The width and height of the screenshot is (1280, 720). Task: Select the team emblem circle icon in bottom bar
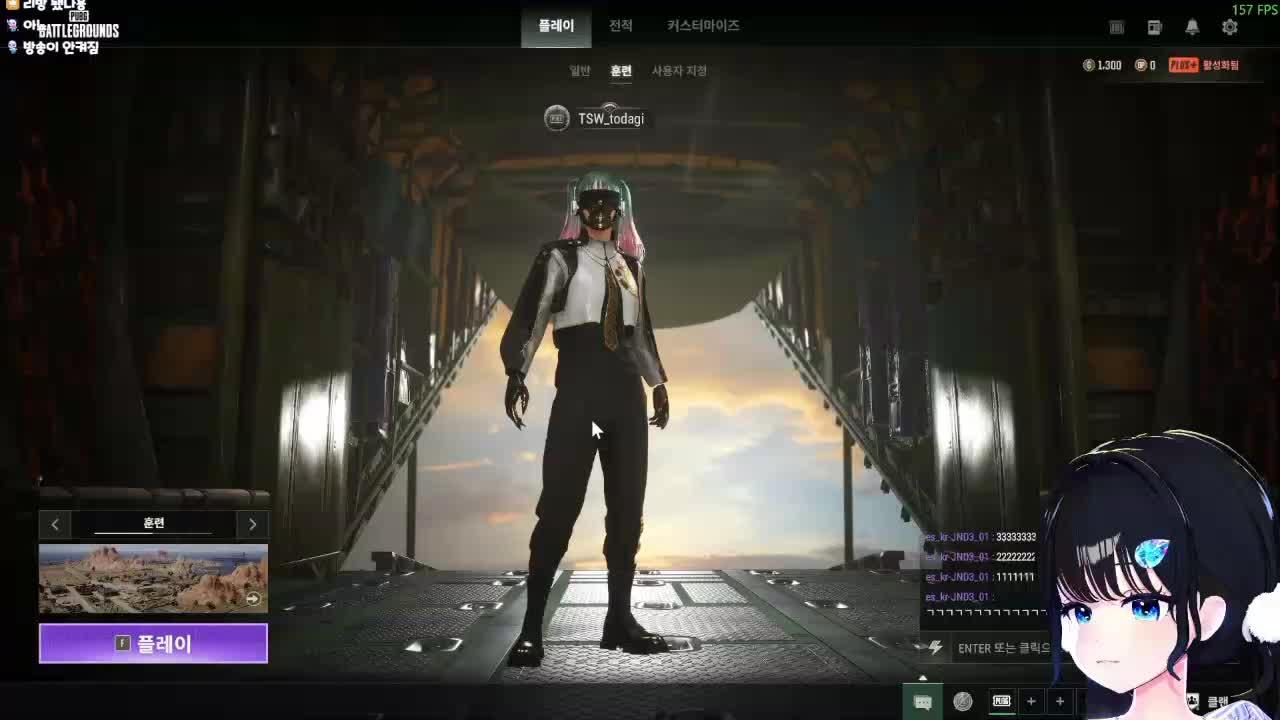tap(962, 700)
